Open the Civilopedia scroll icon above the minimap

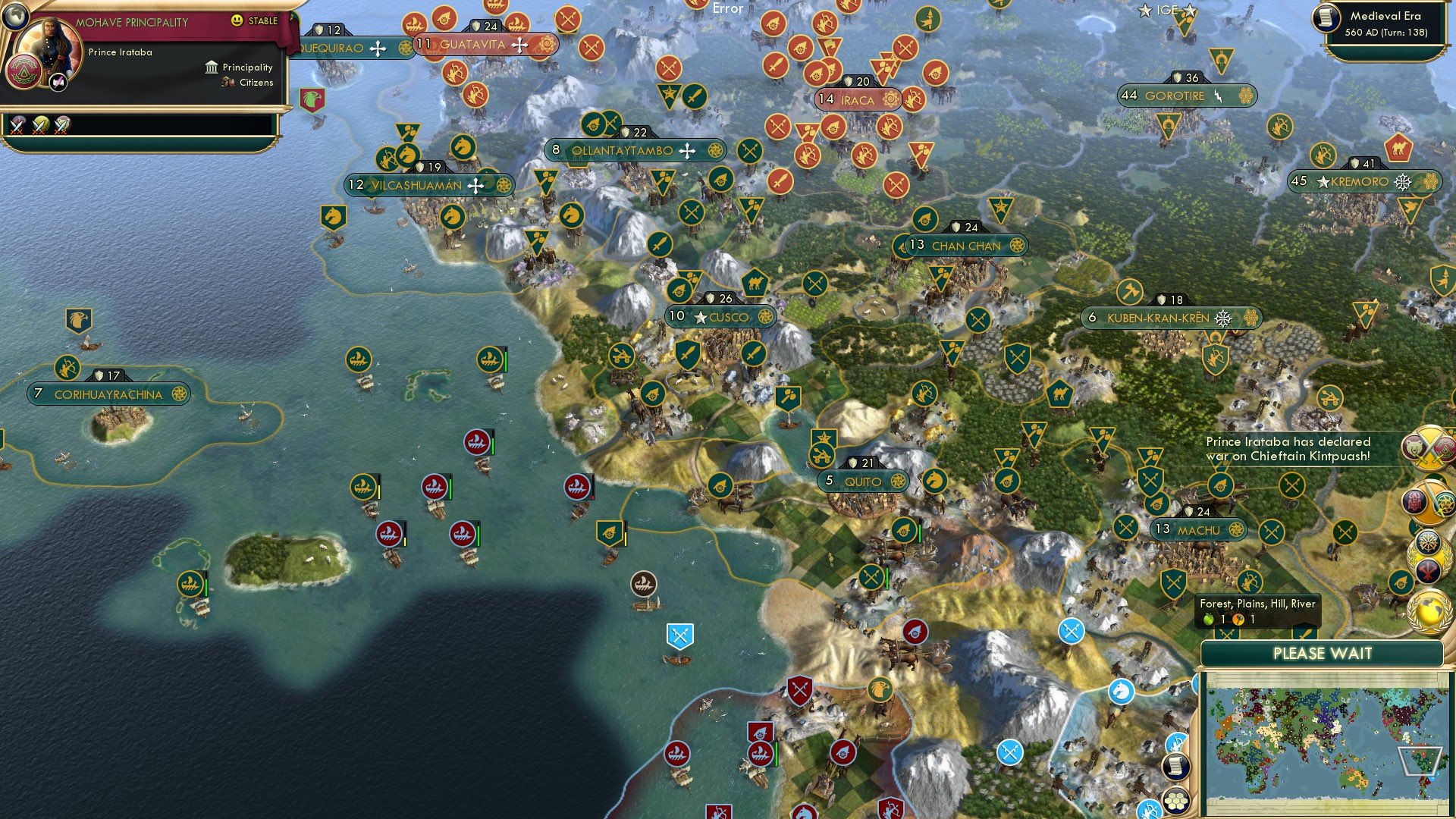tap(1176, 767)
